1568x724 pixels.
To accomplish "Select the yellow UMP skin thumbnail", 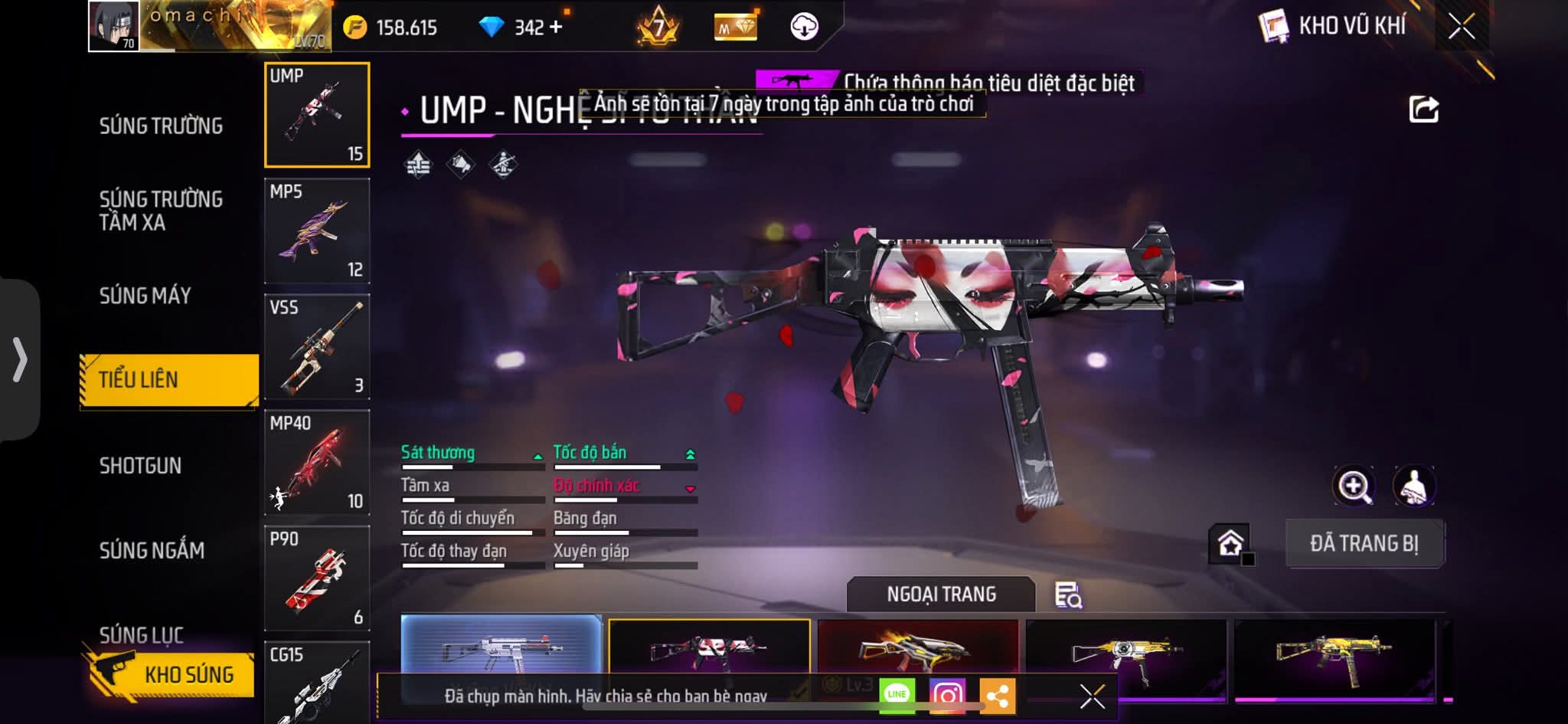I will pyautogui.click(x=1334, y=655).
